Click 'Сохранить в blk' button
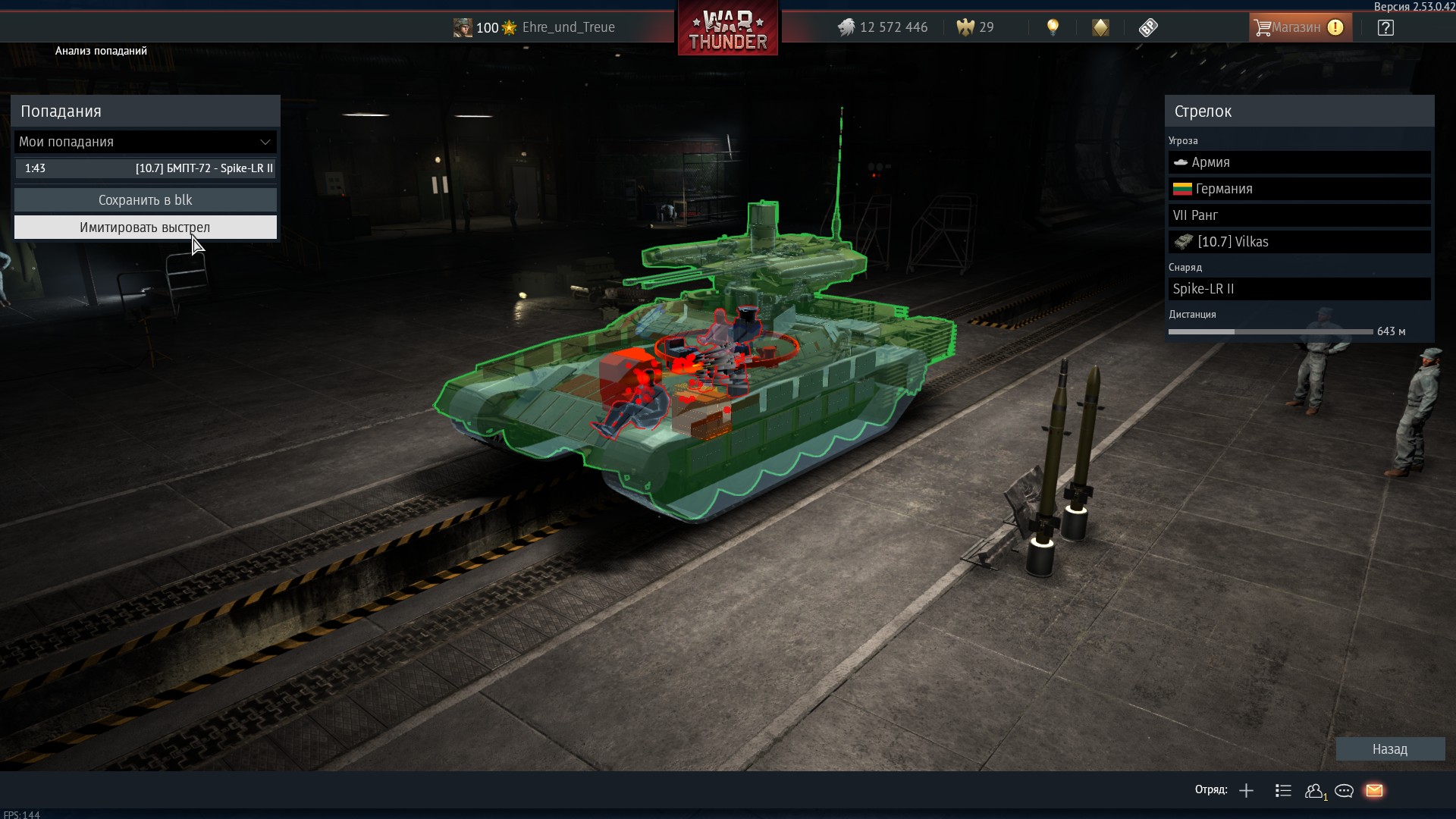Viewport: 1456px width, 819px height. point(145,200)
